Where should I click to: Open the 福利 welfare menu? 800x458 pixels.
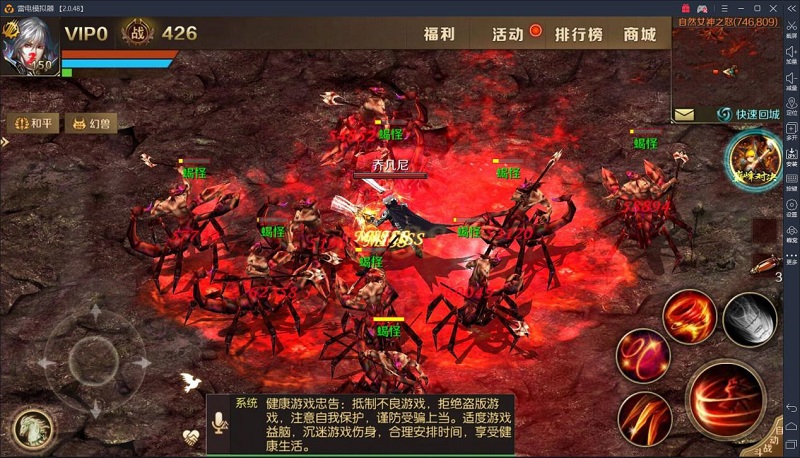click(x=439, y=34)
